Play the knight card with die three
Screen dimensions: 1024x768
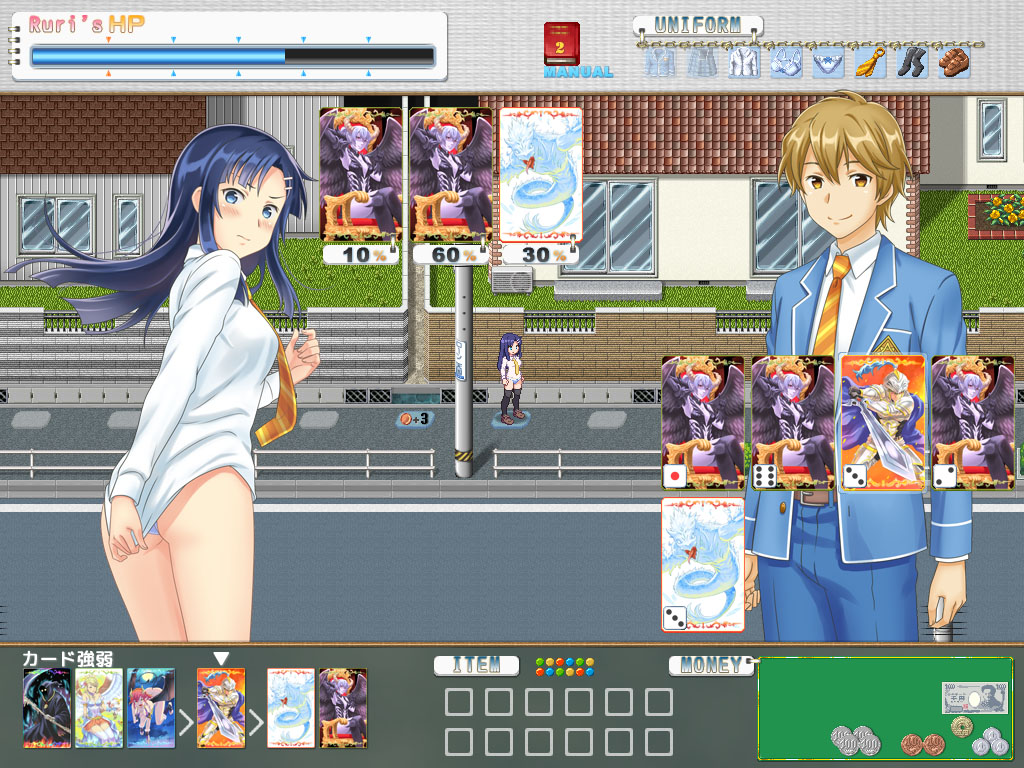881,421
